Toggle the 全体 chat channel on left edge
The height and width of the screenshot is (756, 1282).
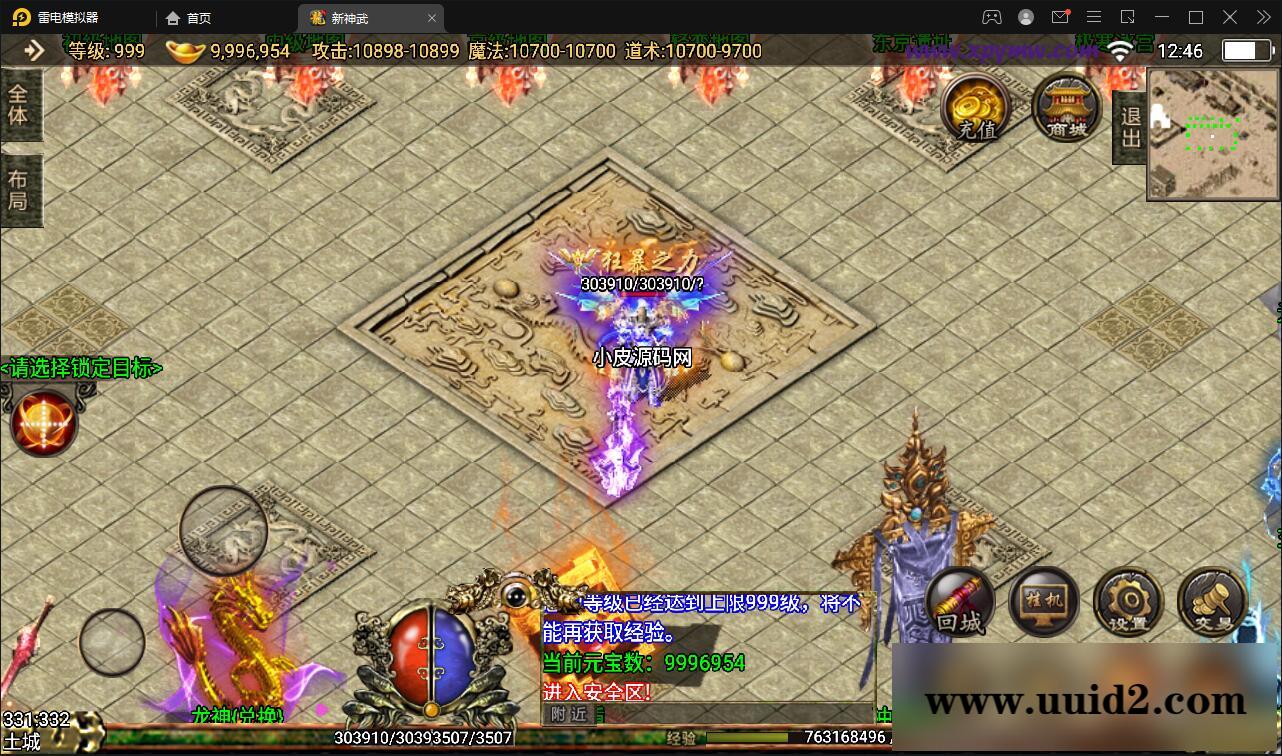coord(20,104)
